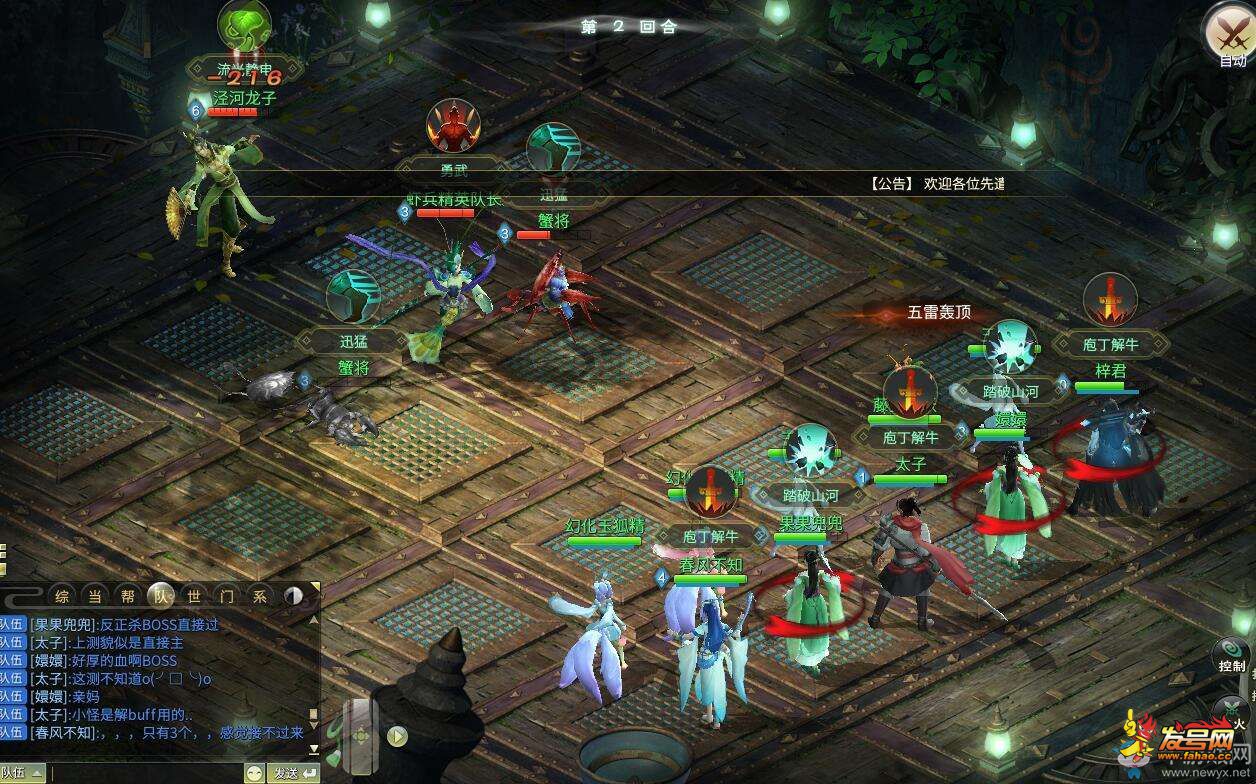This screenshot has width=1256, height=784.
Task: Click the round yellow play arrow button
Action: tap(398, 737)
